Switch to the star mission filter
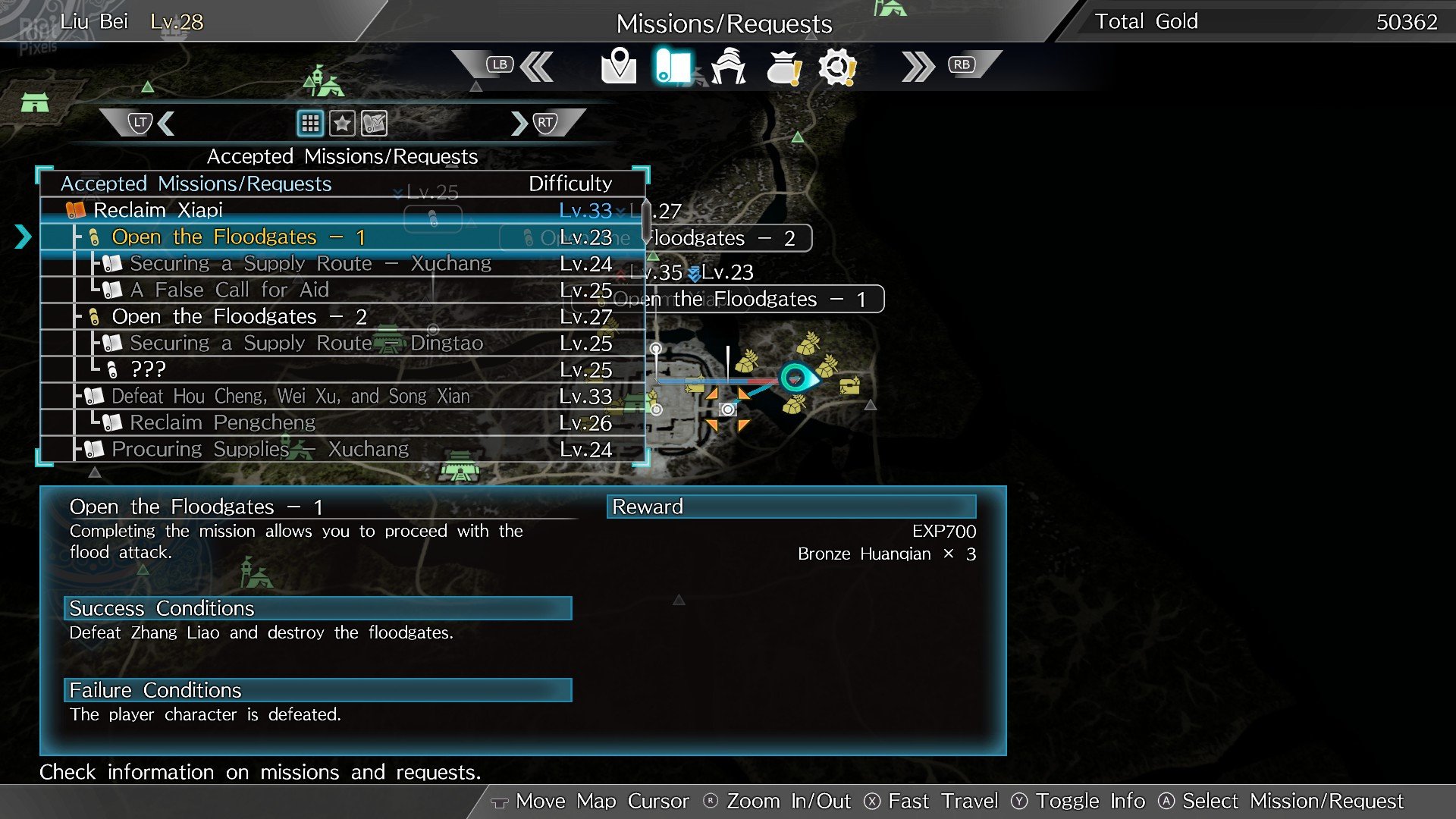This screenshot has width=1456, height=819. point(342,123)
